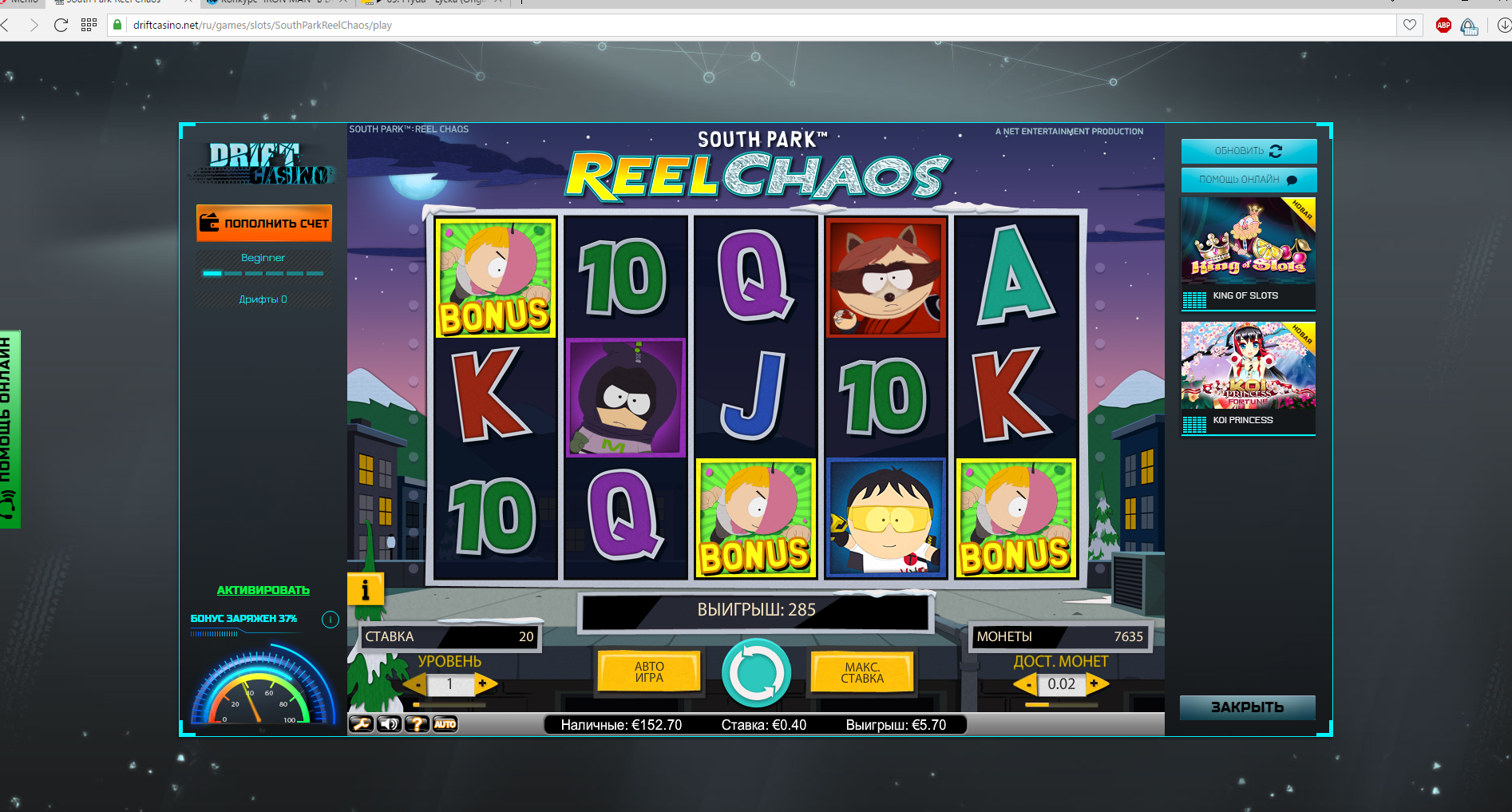Refresh the game with ОБНОВИТЬ
1512x812 pixels.
pyautogui.click(x=1248, y=151)
